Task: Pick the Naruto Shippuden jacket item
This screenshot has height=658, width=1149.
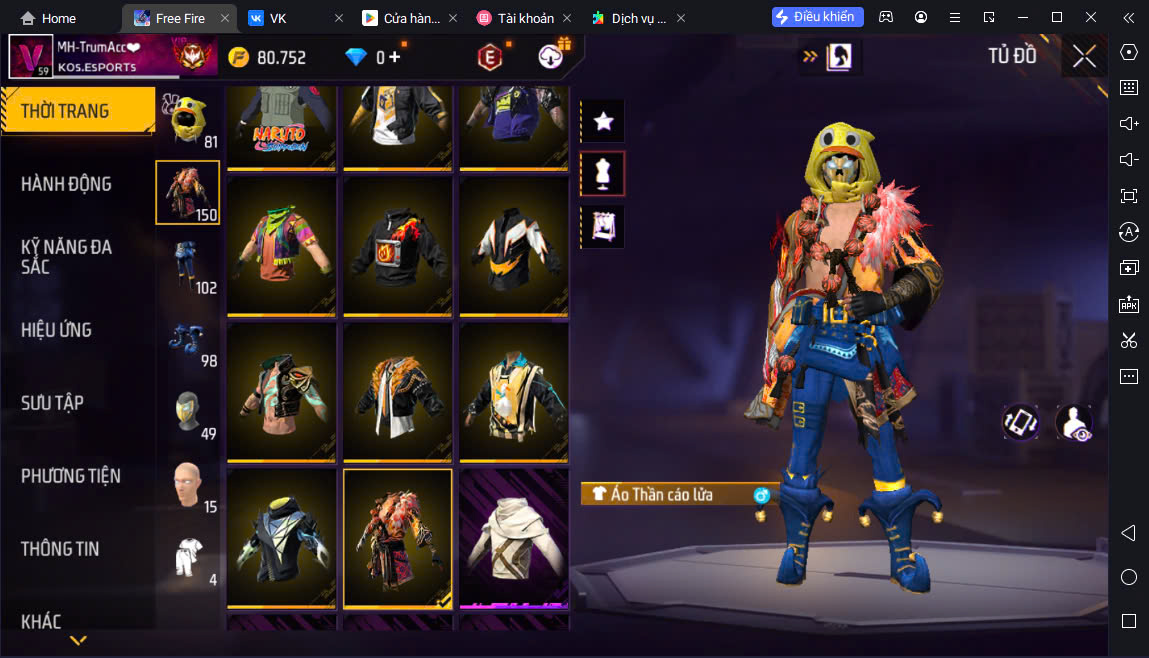Action: (x=281, y=125)
